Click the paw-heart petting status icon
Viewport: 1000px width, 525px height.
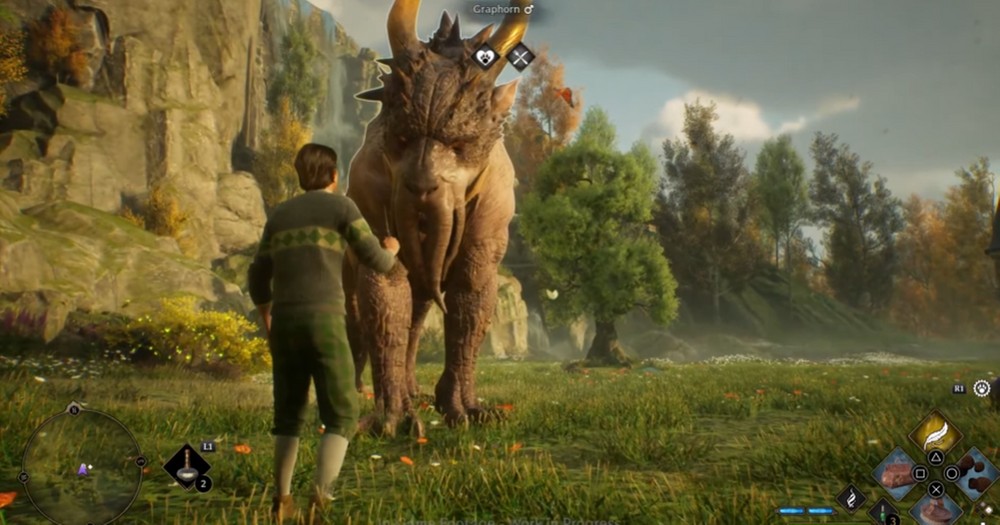(486, 57)
